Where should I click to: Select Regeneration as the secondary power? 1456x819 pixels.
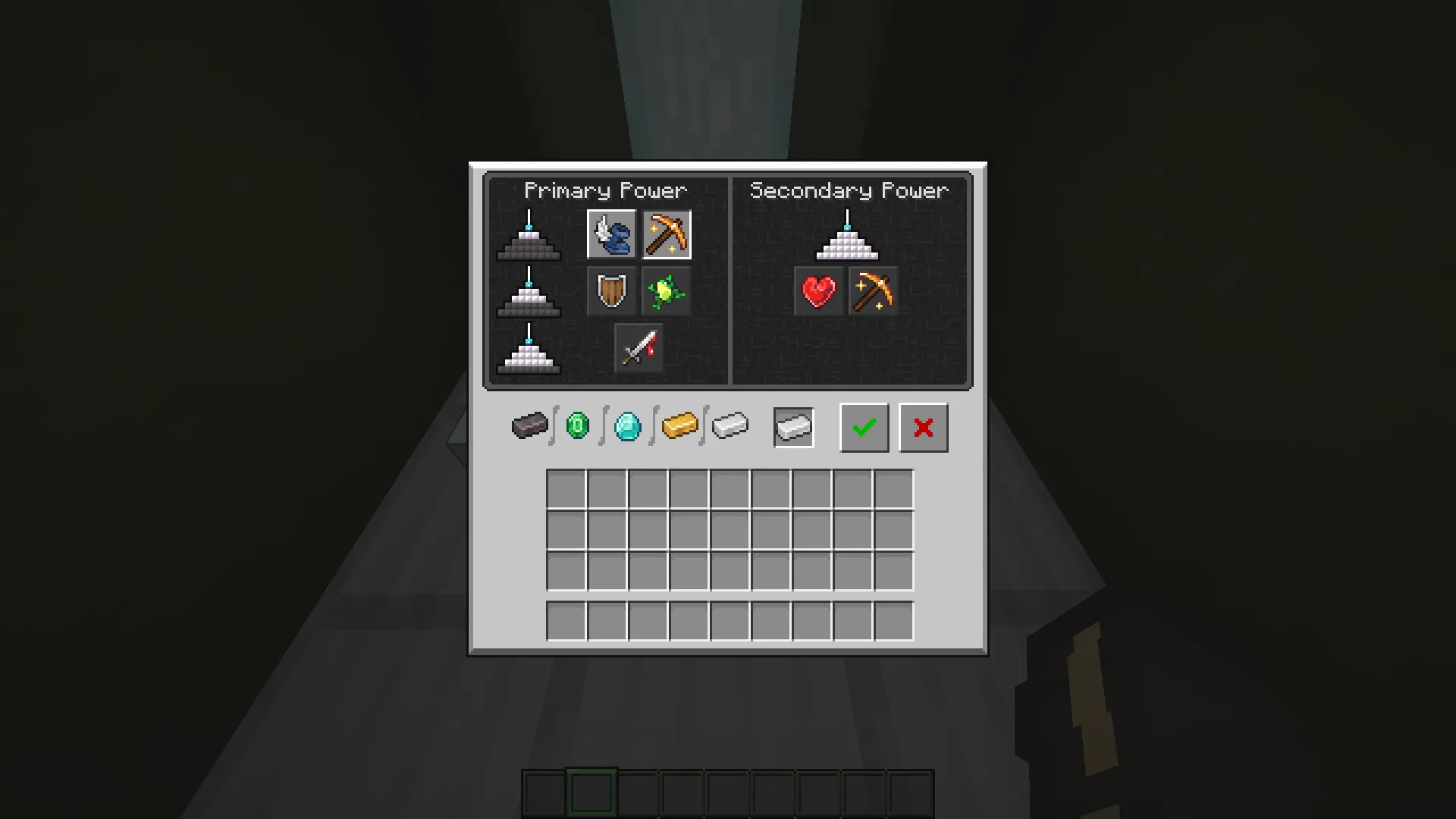point(818,291)
